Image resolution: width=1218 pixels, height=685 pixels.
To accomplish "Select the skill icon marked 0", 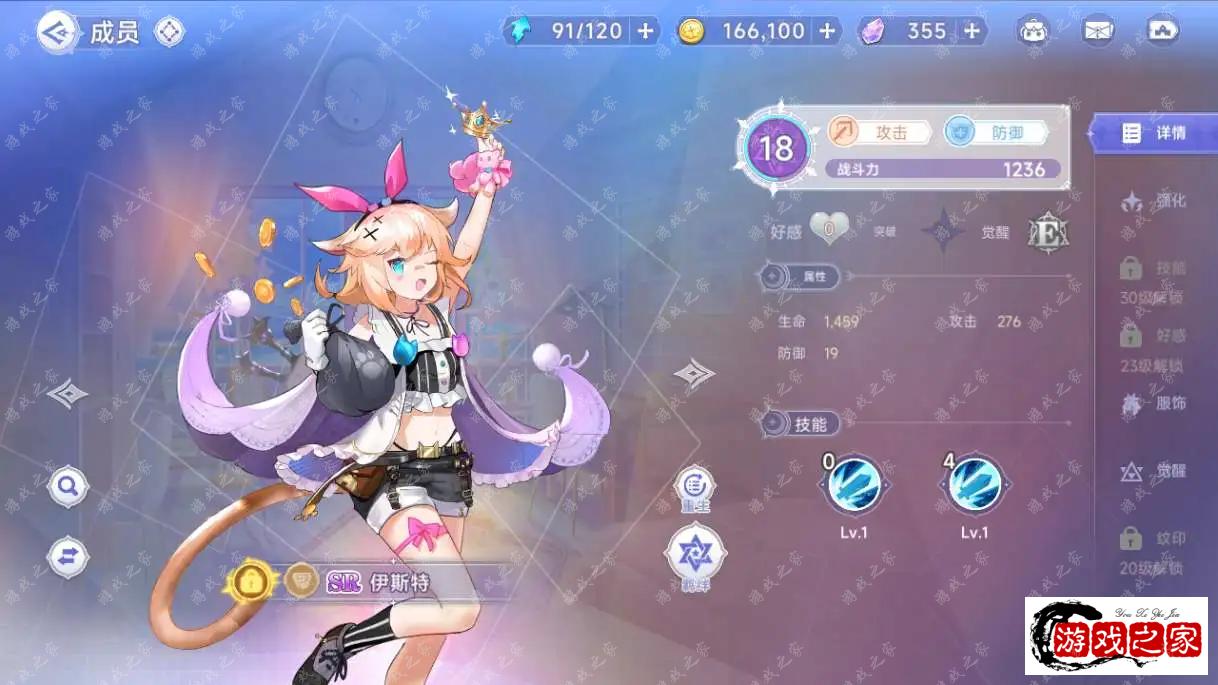I will coord(854,486).
